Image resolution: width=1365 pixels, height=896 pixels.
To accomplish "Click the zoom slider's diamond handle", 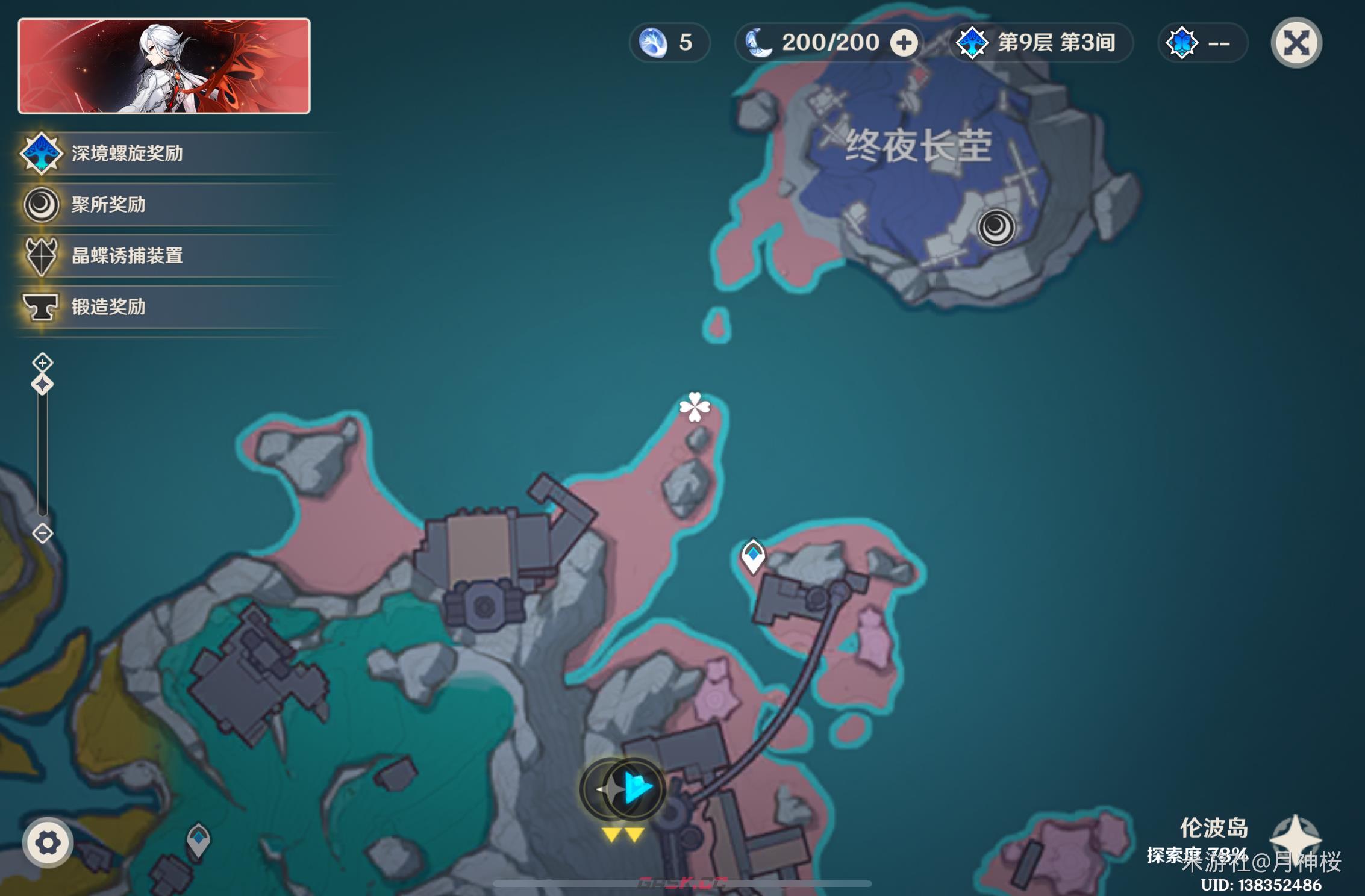I will tap(42, 384).
